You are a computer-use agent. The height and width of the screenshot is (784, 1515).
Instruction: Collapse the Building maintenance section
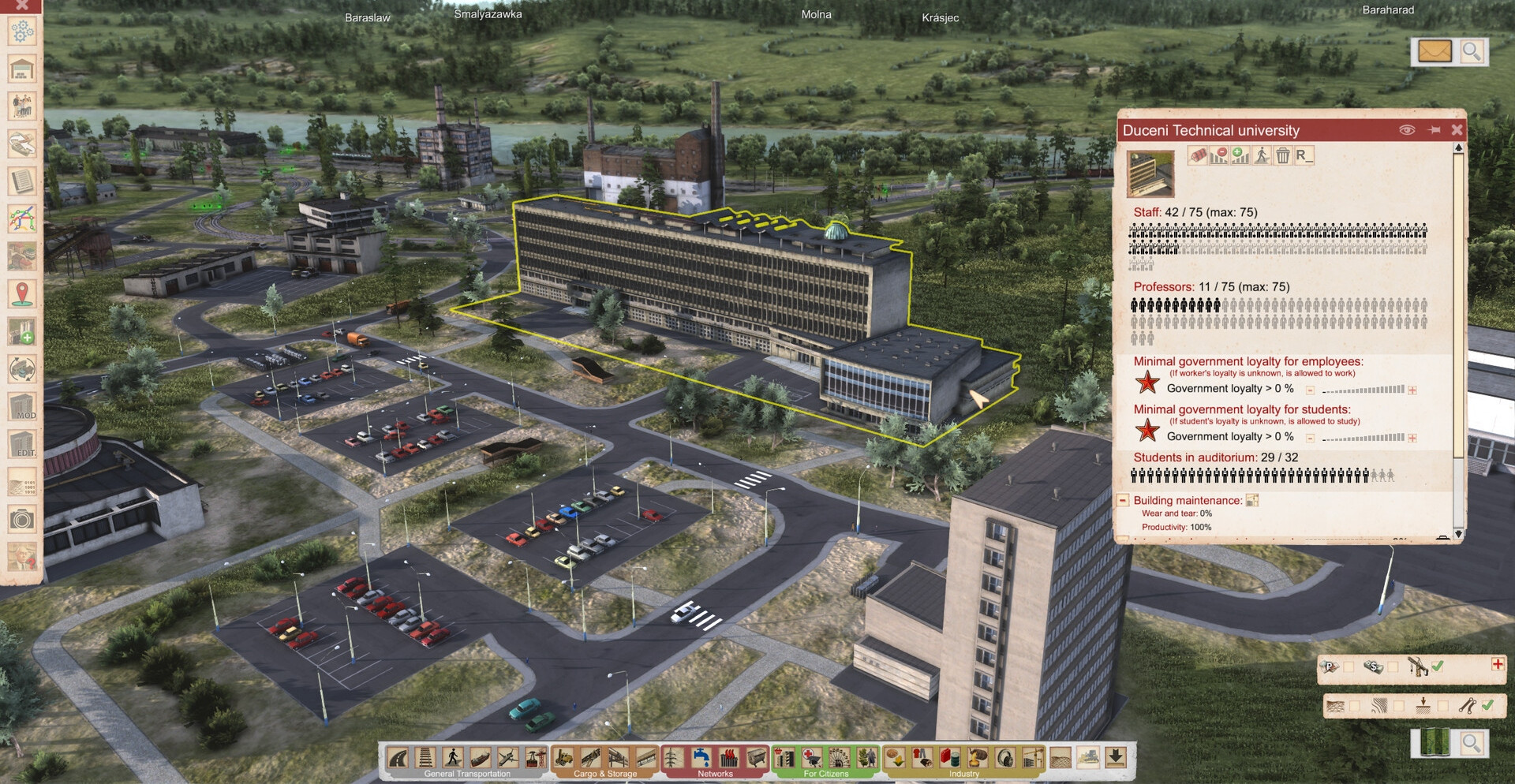coord(1123,501)
